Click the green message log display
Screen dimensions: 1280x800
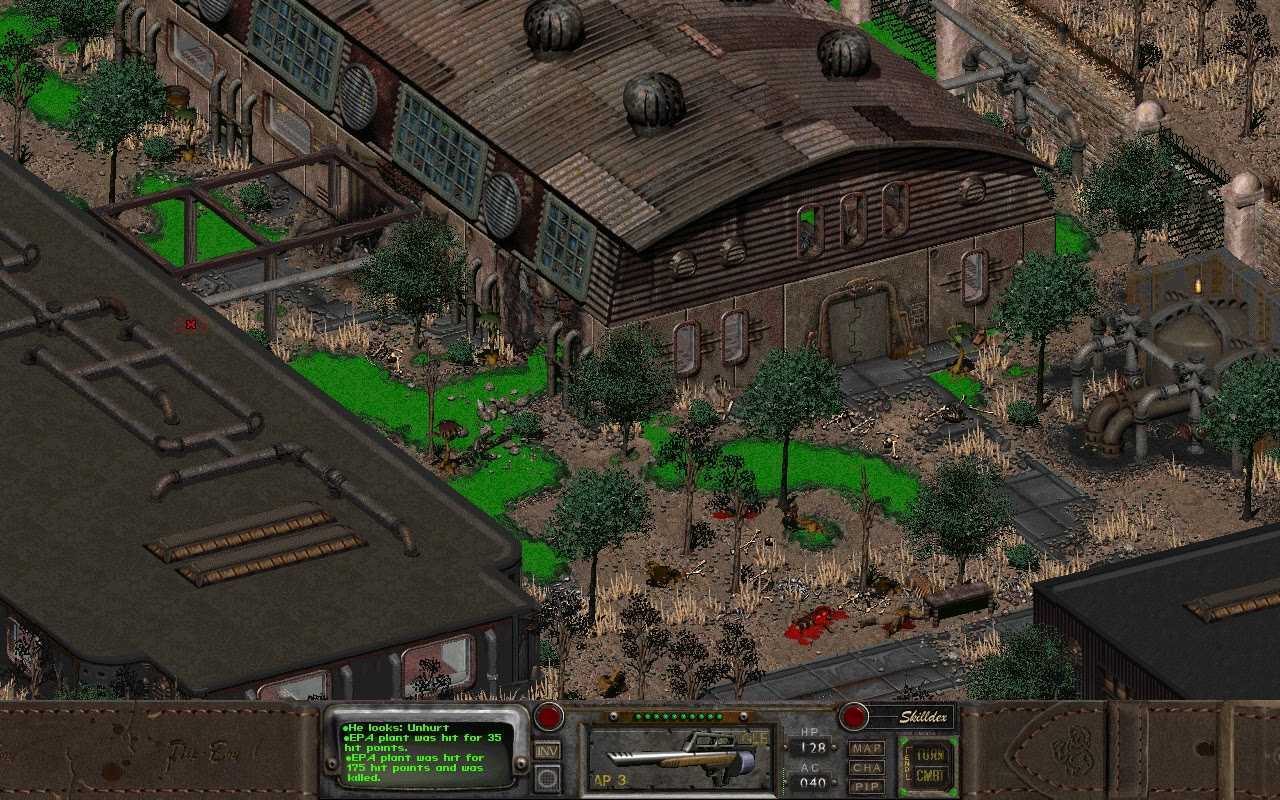coord(425,754)
